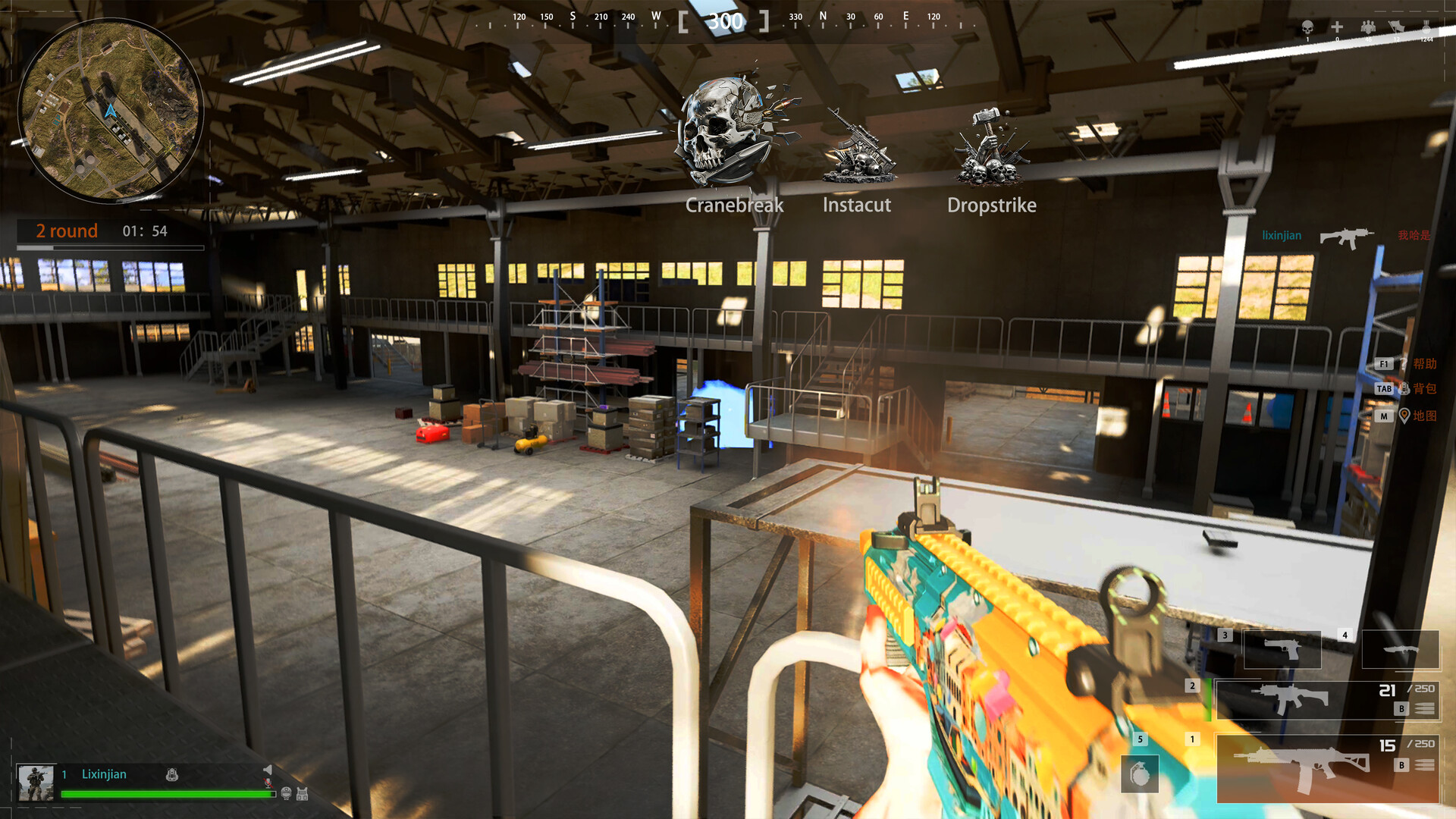This screenshot has height=819, width=1456.
Task: Click the players-alive group icon
Action: coord(1368,28)
